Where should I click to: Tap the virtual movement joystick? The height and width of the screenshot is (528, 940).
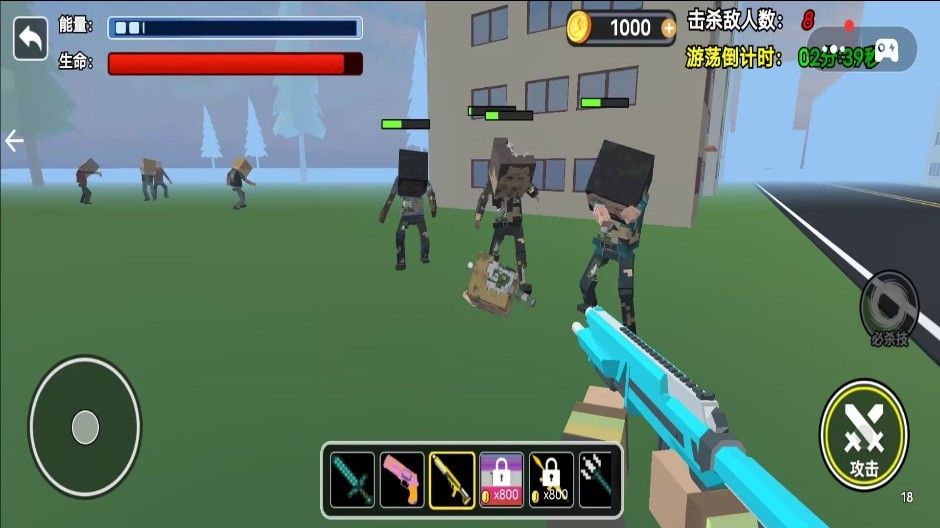85,427
